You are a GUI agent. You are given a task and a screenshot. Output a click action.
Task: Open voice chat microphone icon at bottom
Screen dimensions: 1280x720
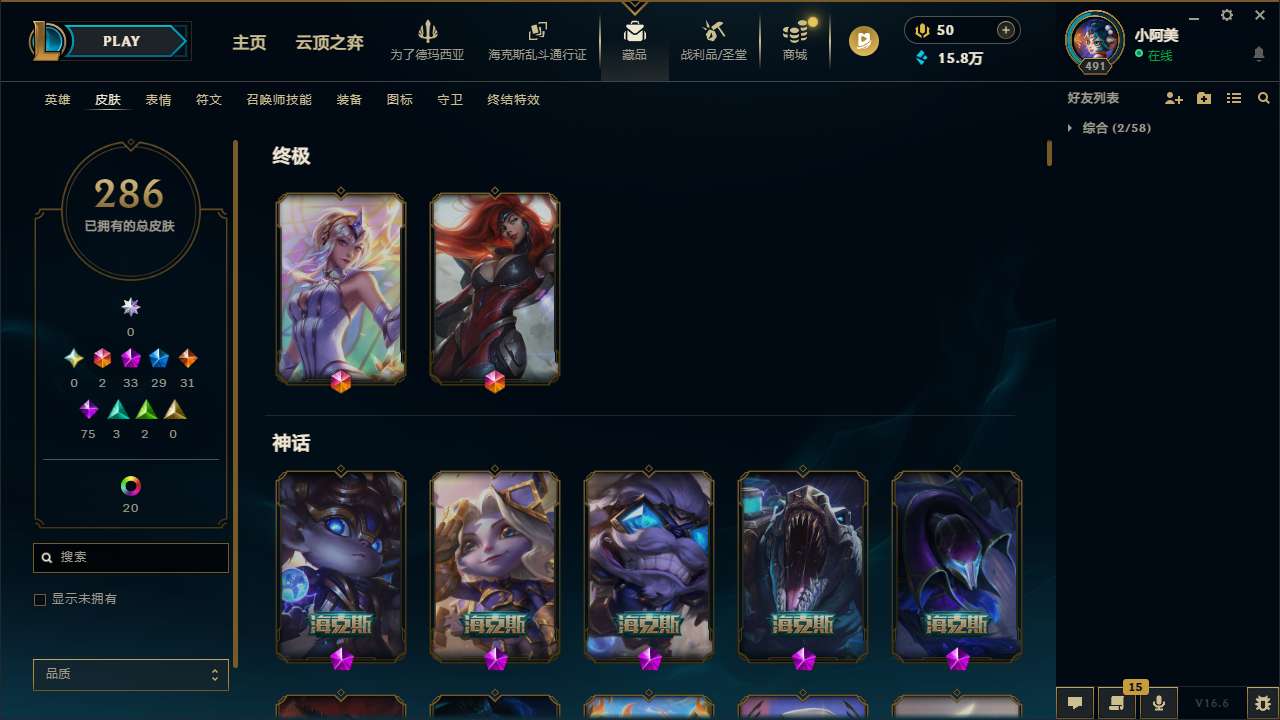(x=1158, y=702)
